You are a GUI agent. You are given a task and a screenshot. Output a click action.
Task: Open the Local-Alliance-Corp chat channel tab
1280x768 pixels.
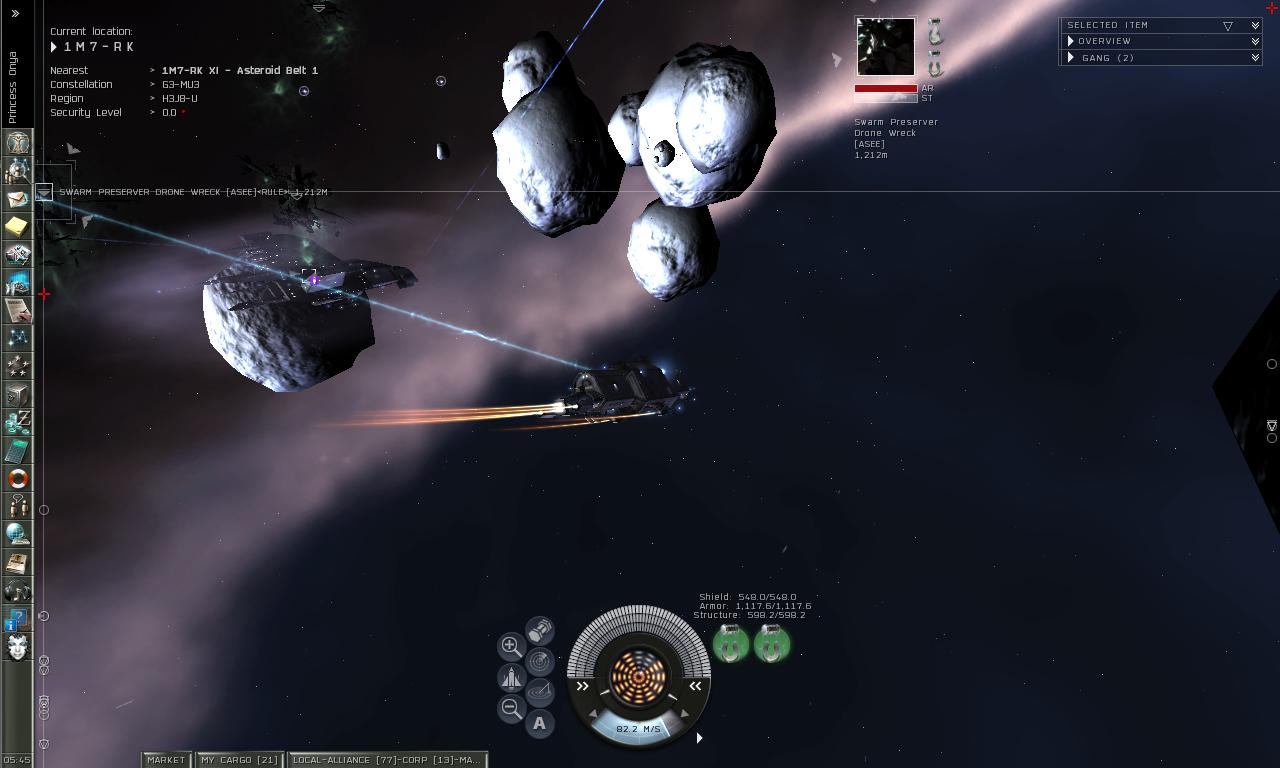click(x=386, y=760)
